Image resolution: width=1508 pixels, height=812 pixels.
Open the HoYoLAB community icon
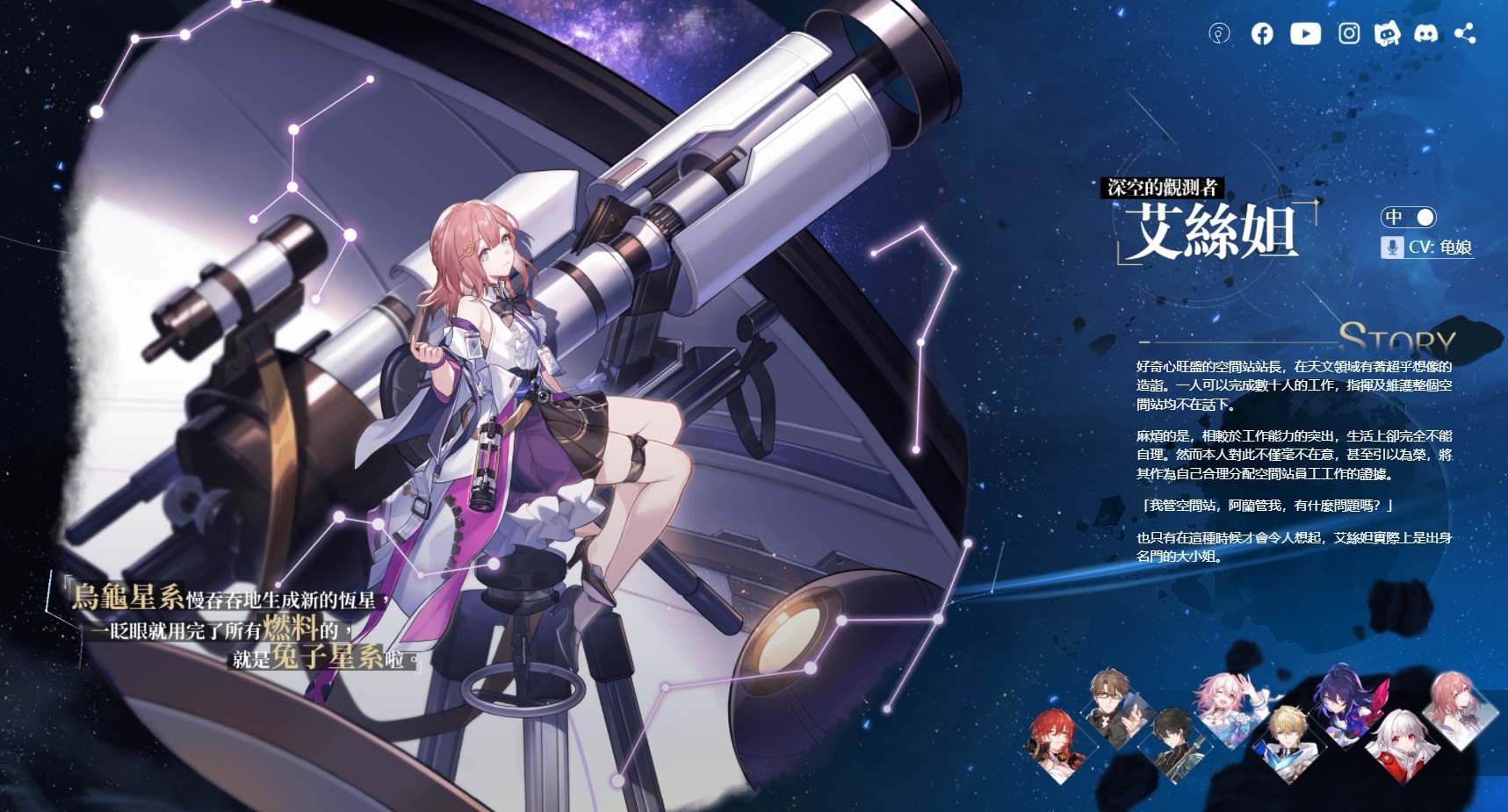click(1219, 34)
